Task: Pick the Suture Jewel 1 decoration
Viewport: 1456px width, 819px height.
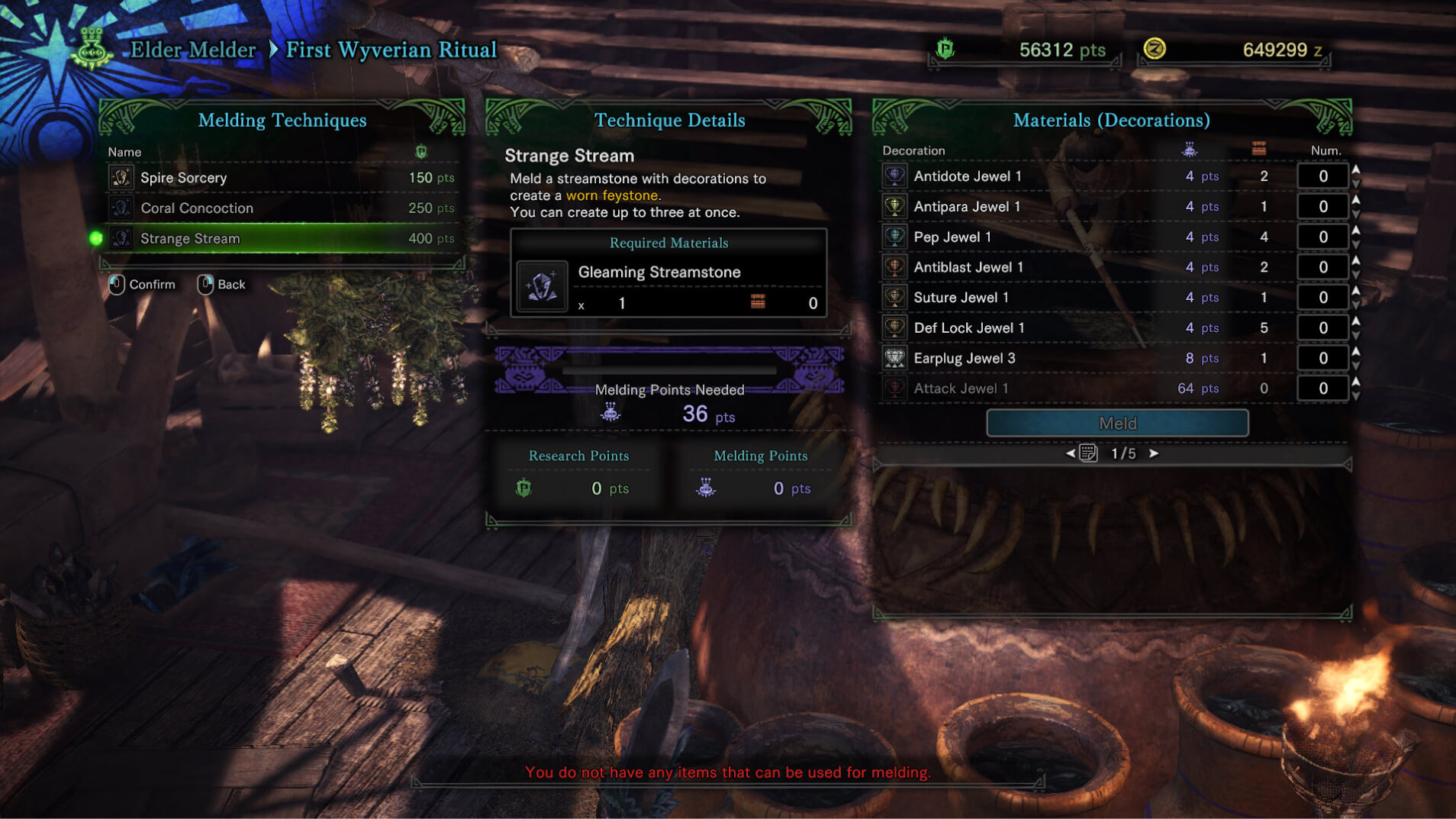Action: [x=961, y=298]
